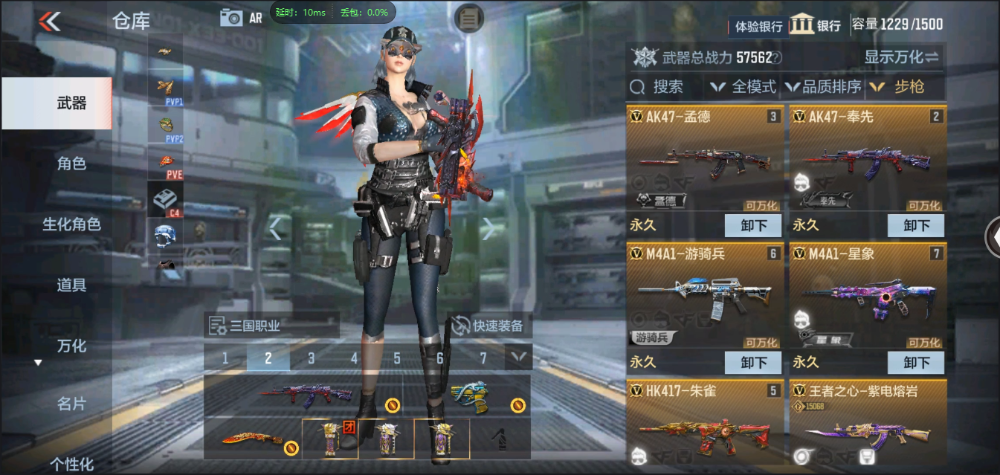Open the 全模式 mode filter dropdown
This screenshot has height=475, width=1000.
pos(744,87)
